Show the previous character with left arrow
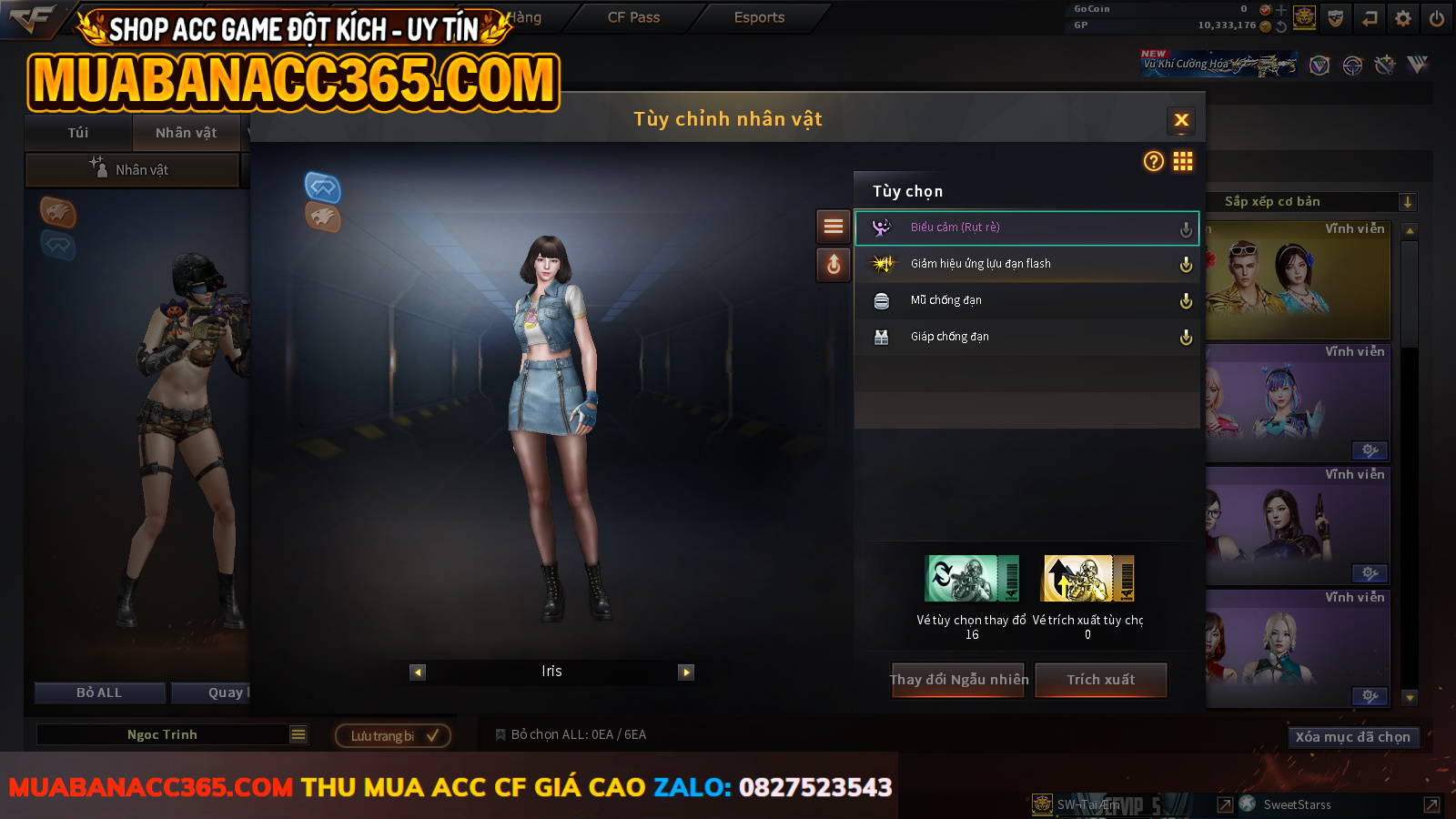 click(418, 672)
